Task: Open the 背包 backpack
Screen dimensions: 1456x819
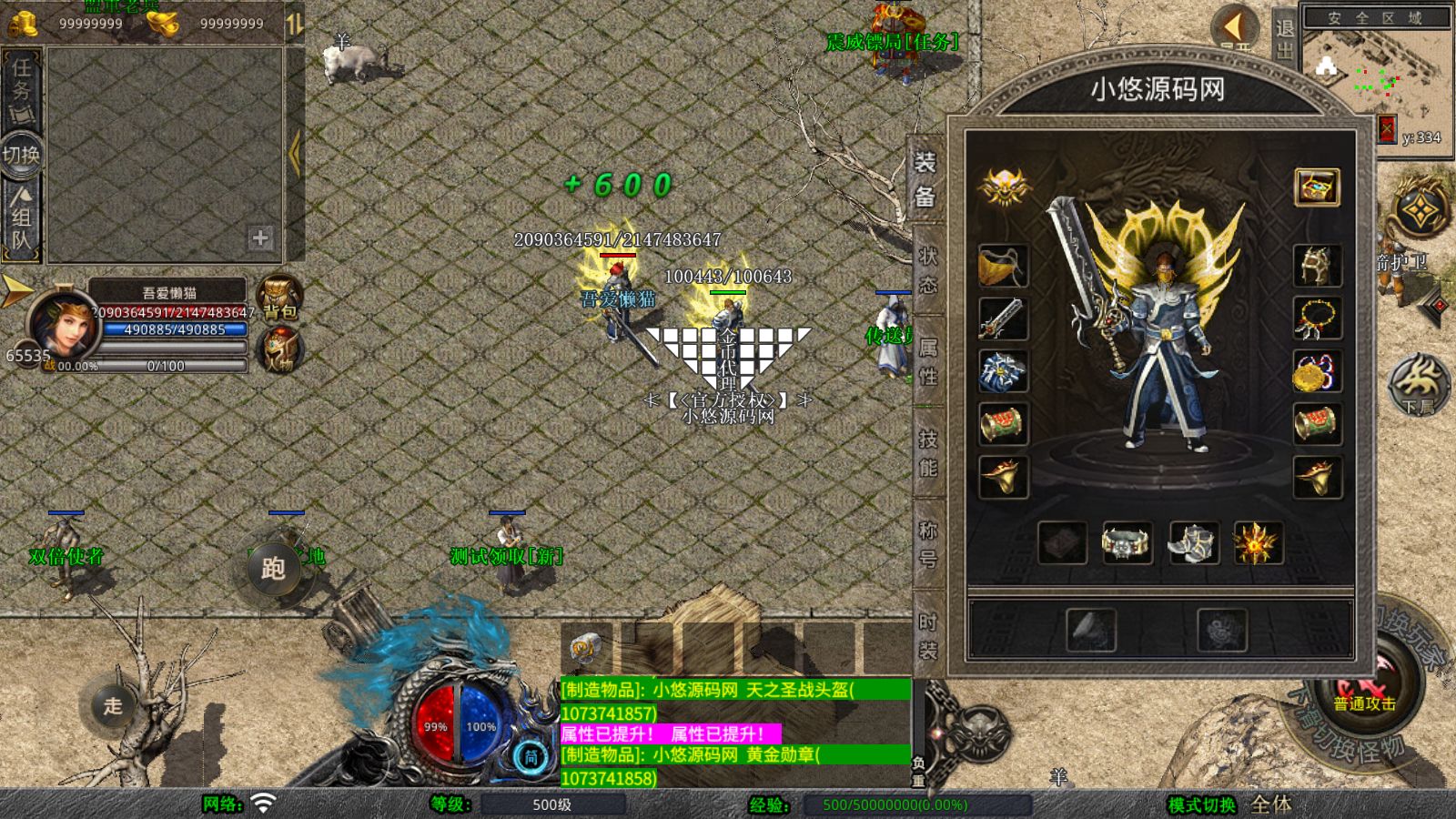Action: click(278, 298)
